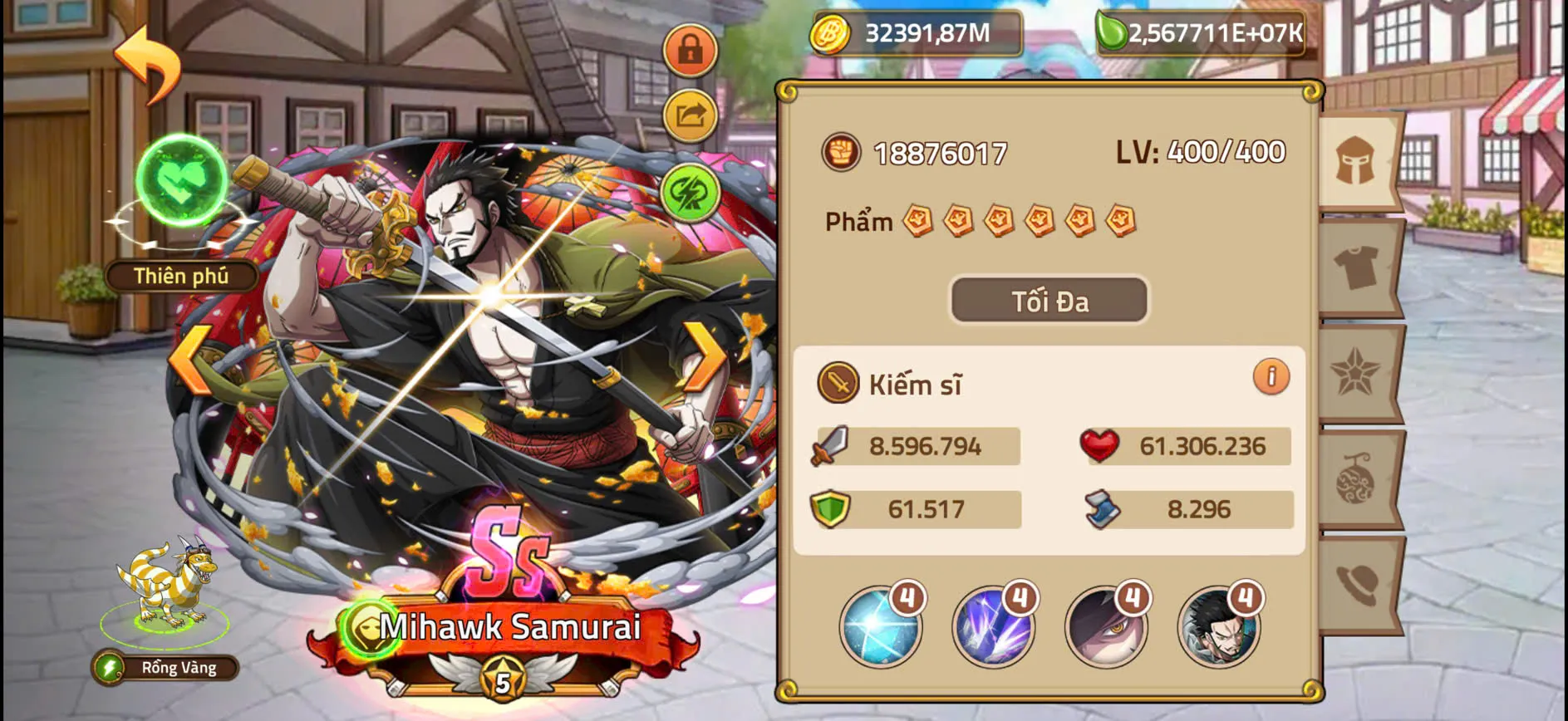Tap the green leaf currency icon
The width and height of the screenshot is (1568, 721).
pos(1113,33)
